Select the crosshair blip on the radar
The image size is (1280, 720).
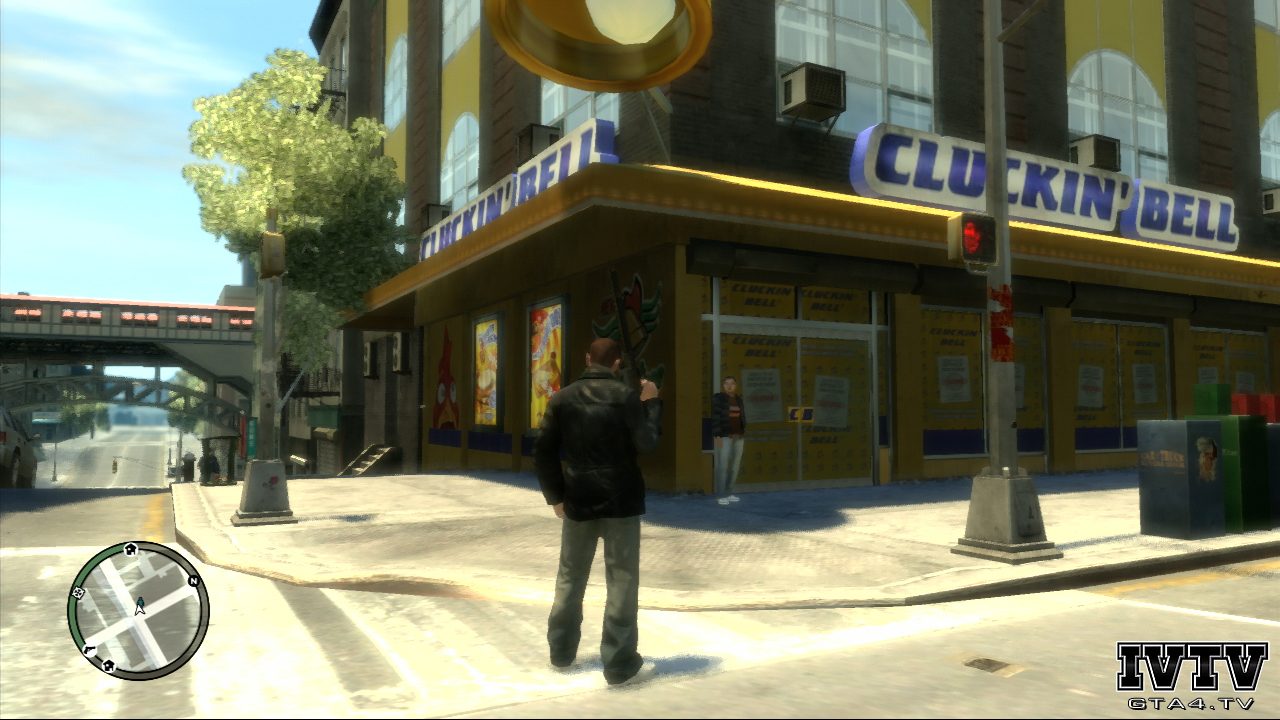pyautogui.click(x=79, y=593)
